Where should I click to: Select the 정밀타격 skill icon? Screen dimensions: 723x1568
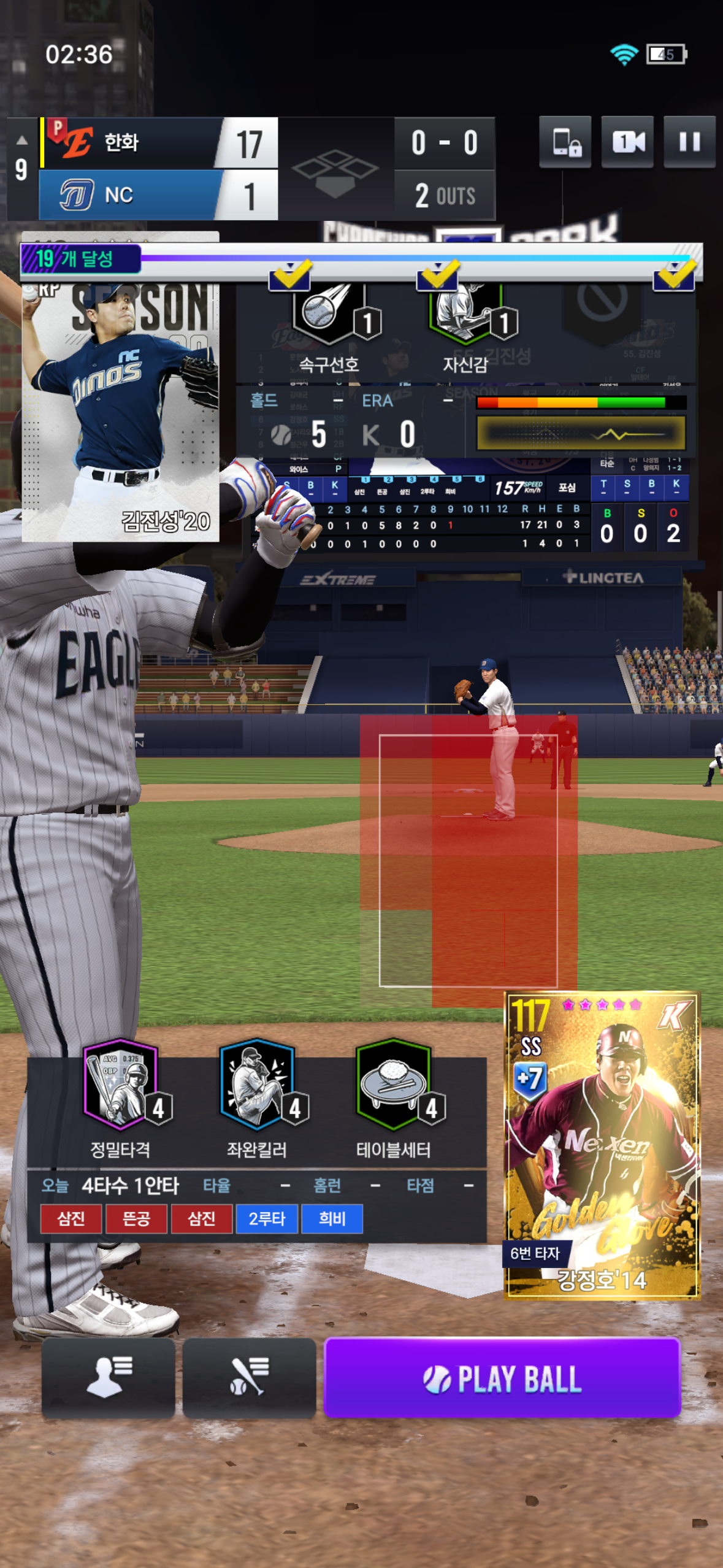click(x=121, y=1085)
